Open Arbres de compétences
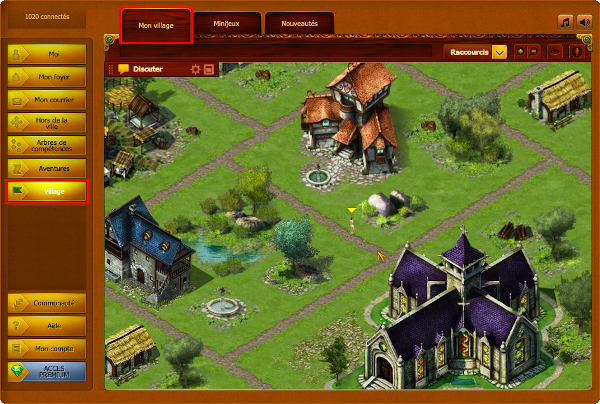Viewport: 600px width, 404px height. pyautogui.click(x=47, y=145)
